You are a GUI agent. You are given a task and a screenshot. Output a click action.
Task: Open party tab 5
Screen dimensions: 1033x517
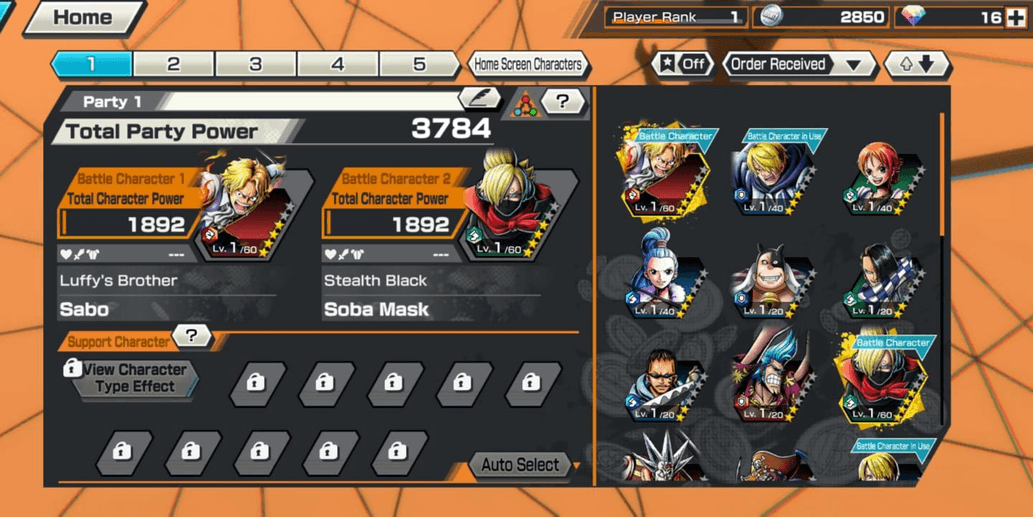coord(419,64)
